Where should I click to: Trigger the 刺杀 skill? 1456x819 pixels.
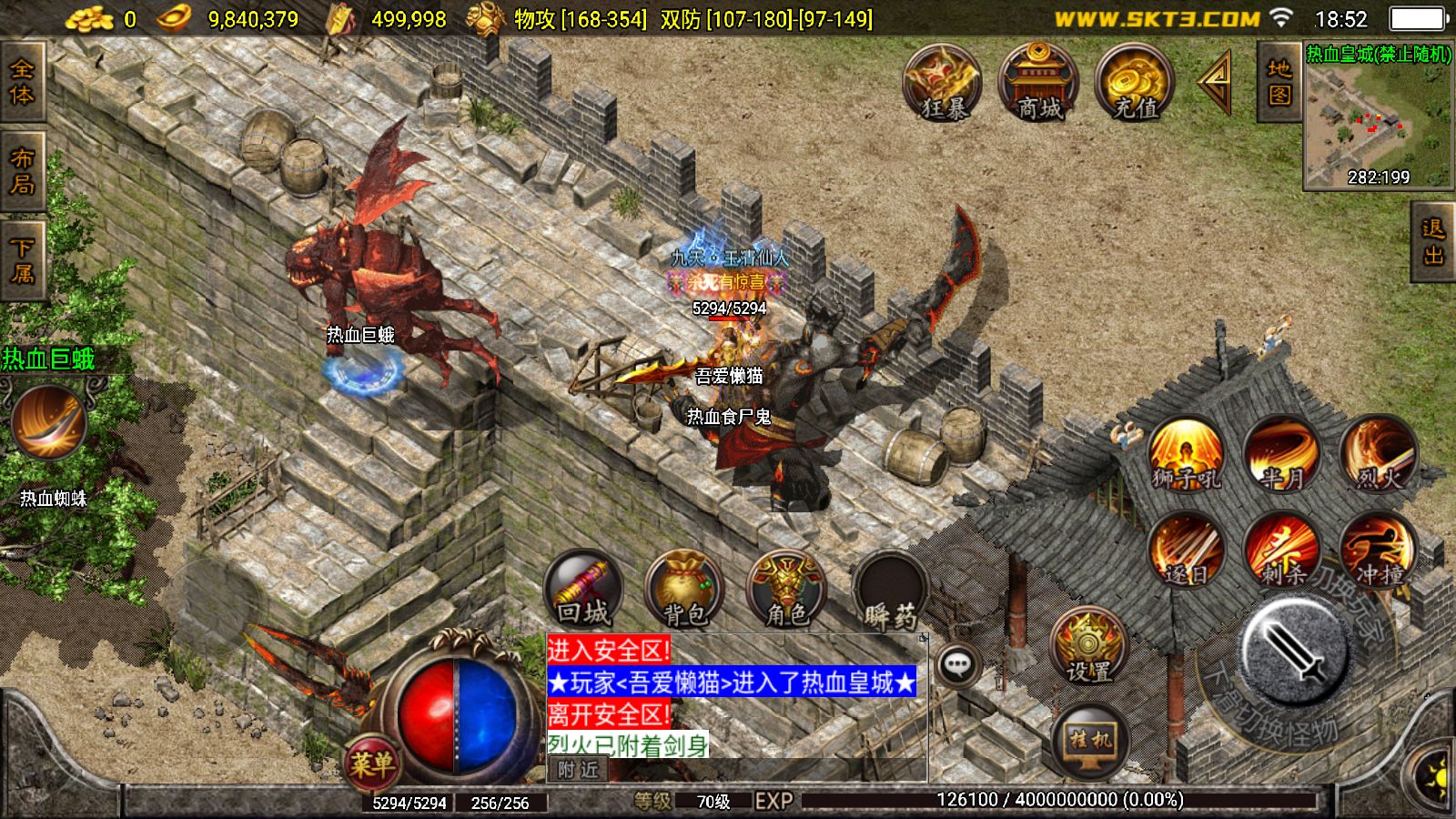[1282, 551]
